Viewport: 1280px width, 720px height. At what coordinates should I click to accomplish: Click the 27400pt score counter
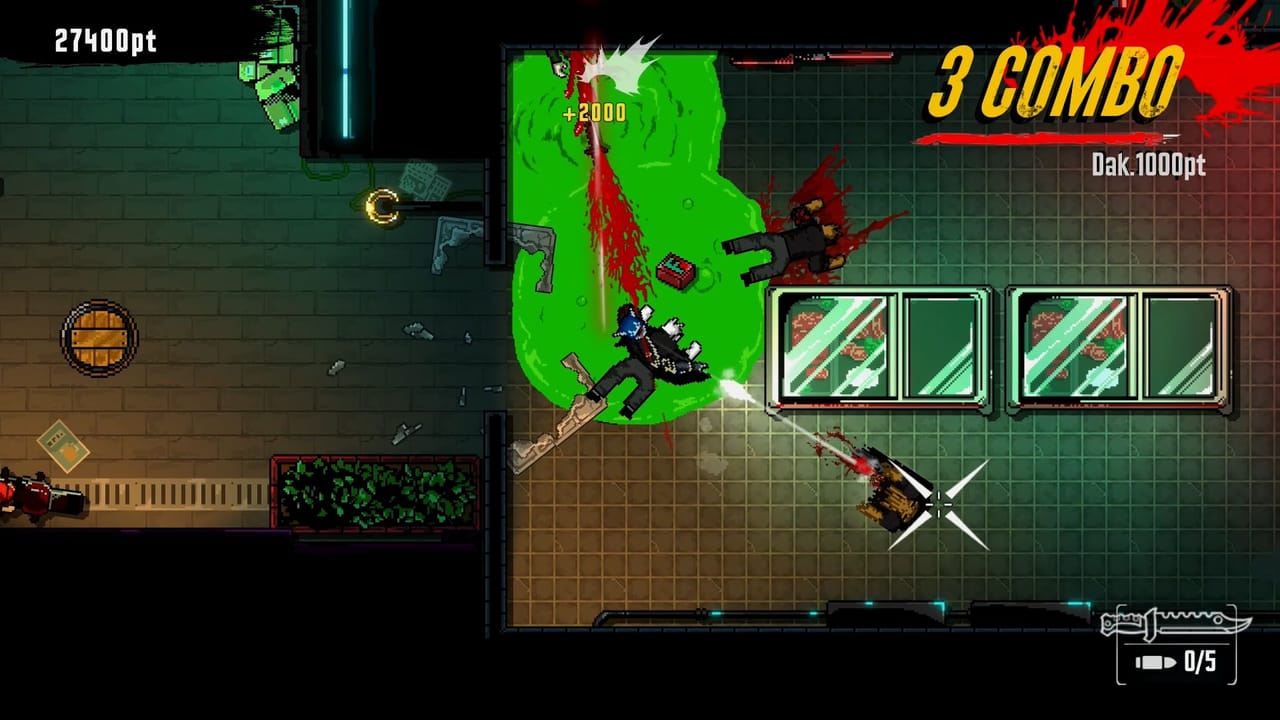pos(103,42)
